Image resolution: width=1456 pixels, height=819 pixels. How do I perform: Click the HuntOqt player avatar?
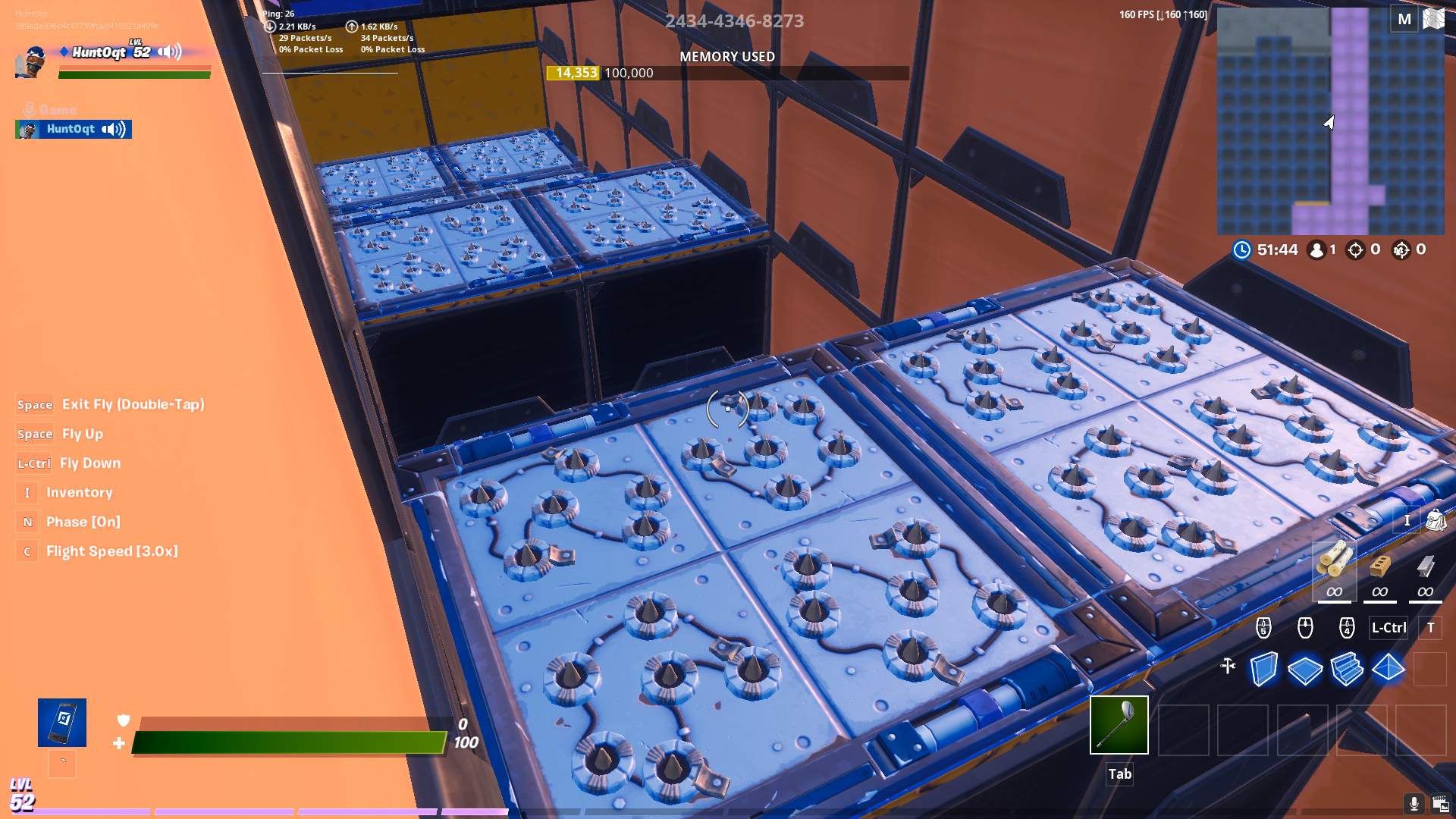[32, 61]
